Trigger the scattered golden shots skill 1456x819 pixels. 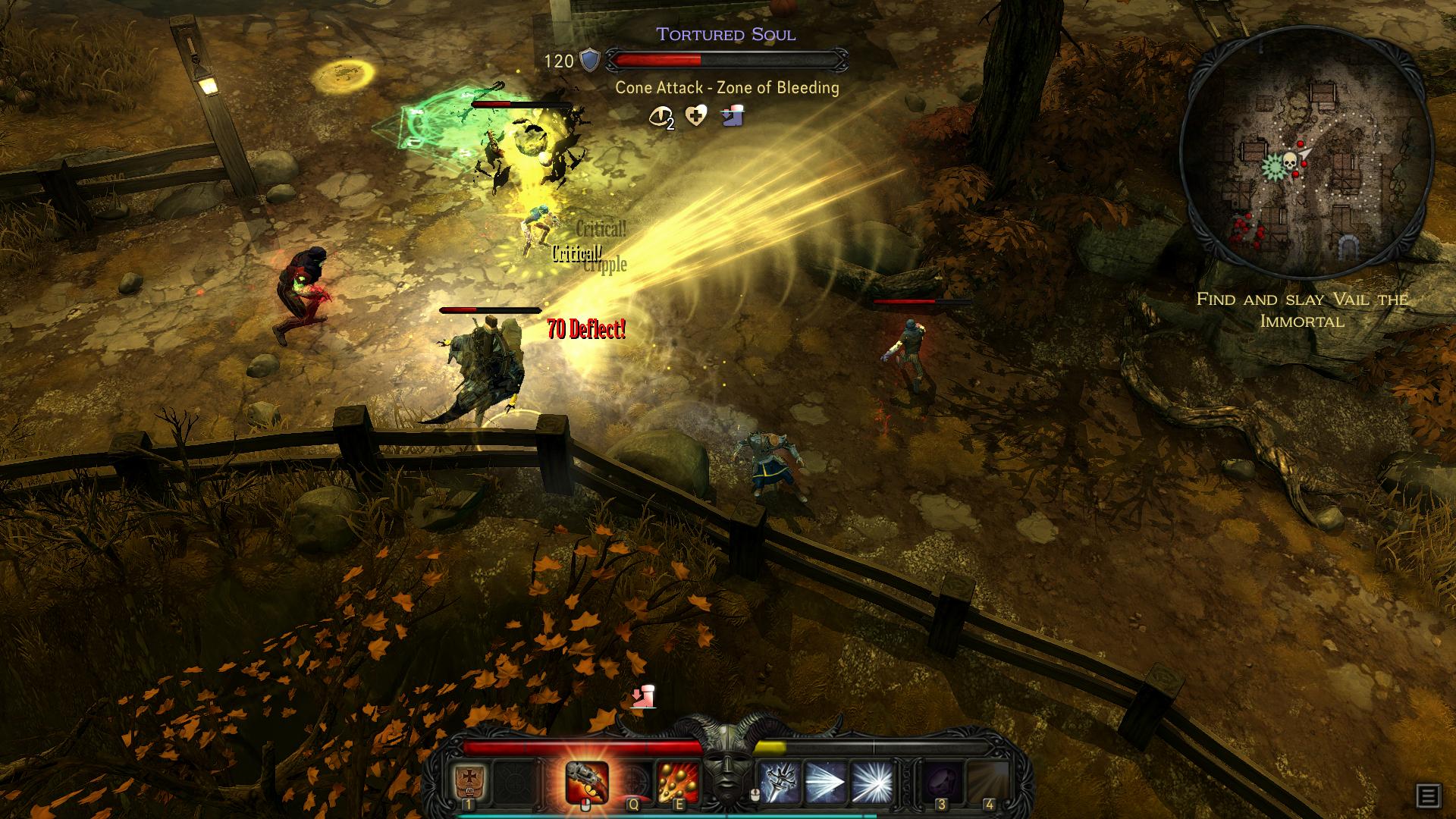click(x=677, y=782)
